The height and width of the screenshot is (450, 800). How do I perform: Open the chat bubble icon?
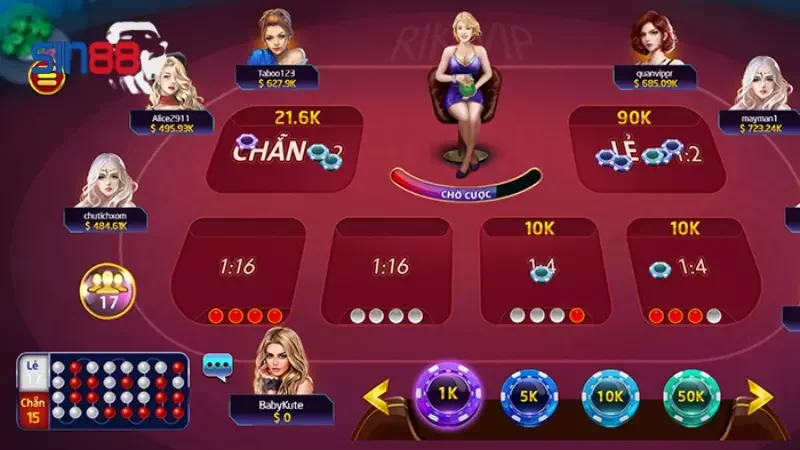tap(217, 366)
